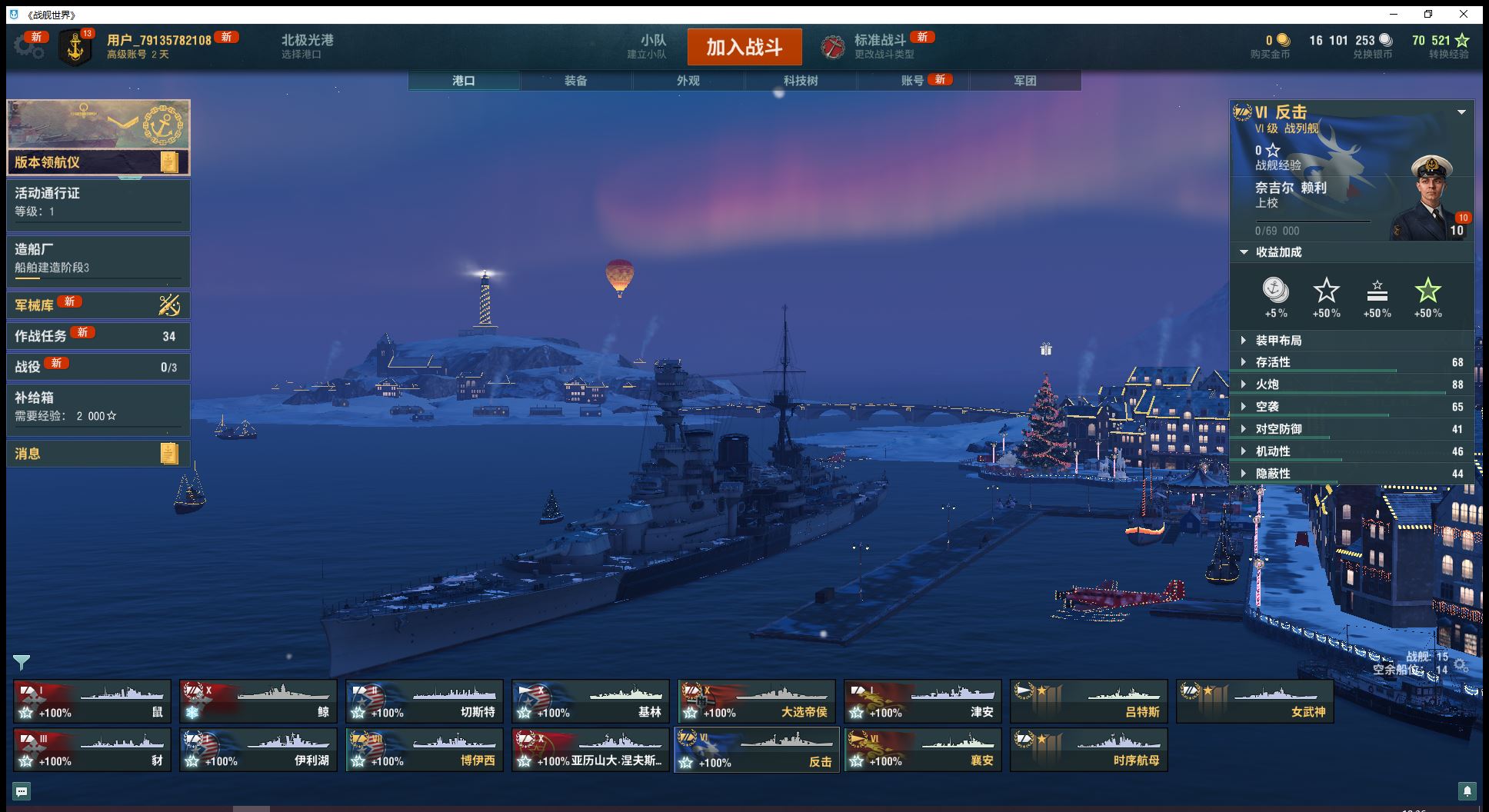Close the game window
Screen dimensions: 1489x812
click(1464, 14)
